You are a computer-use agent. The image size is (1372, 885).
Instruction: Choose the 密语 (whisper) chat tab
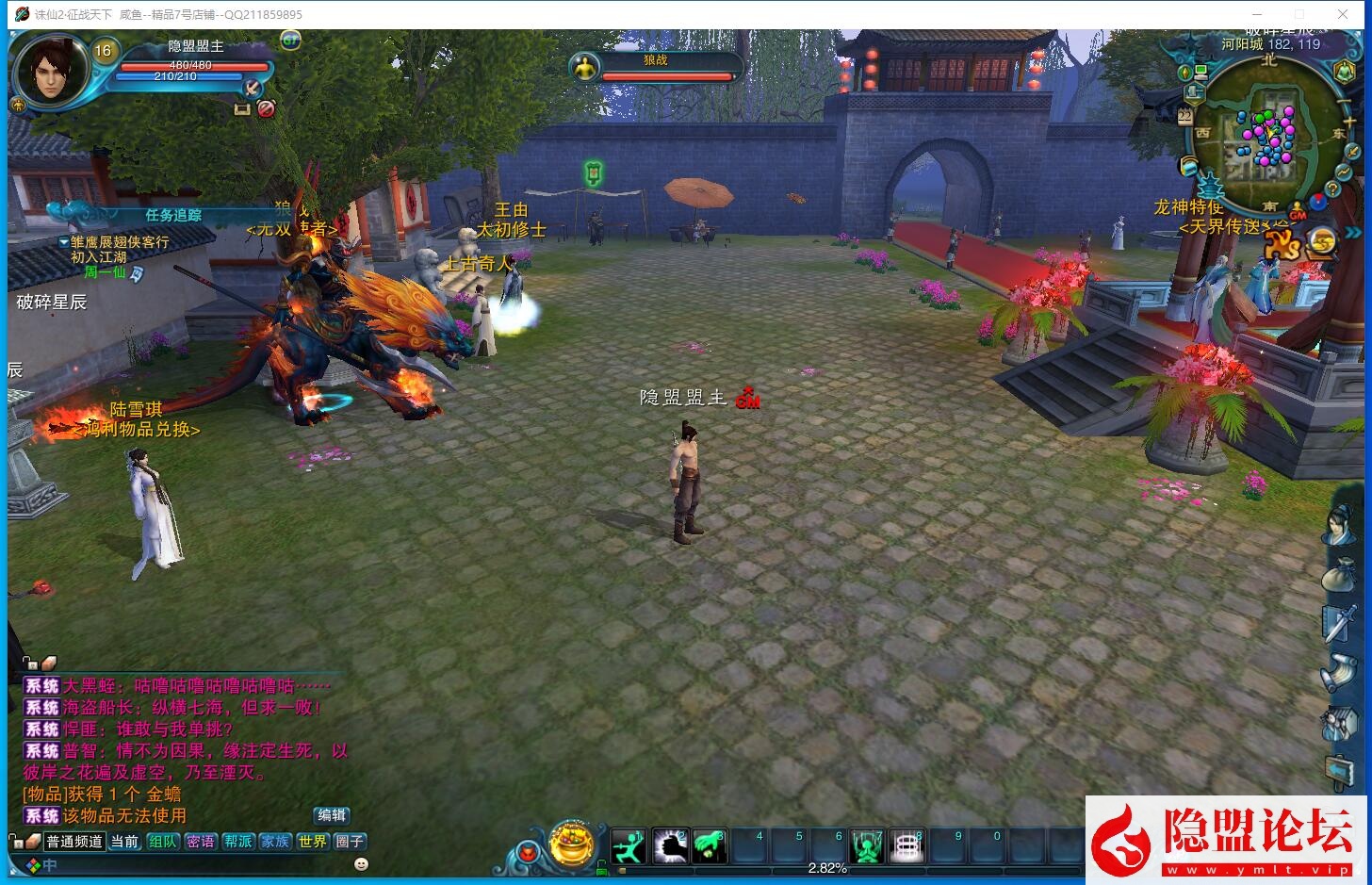(x=200, y=842)
